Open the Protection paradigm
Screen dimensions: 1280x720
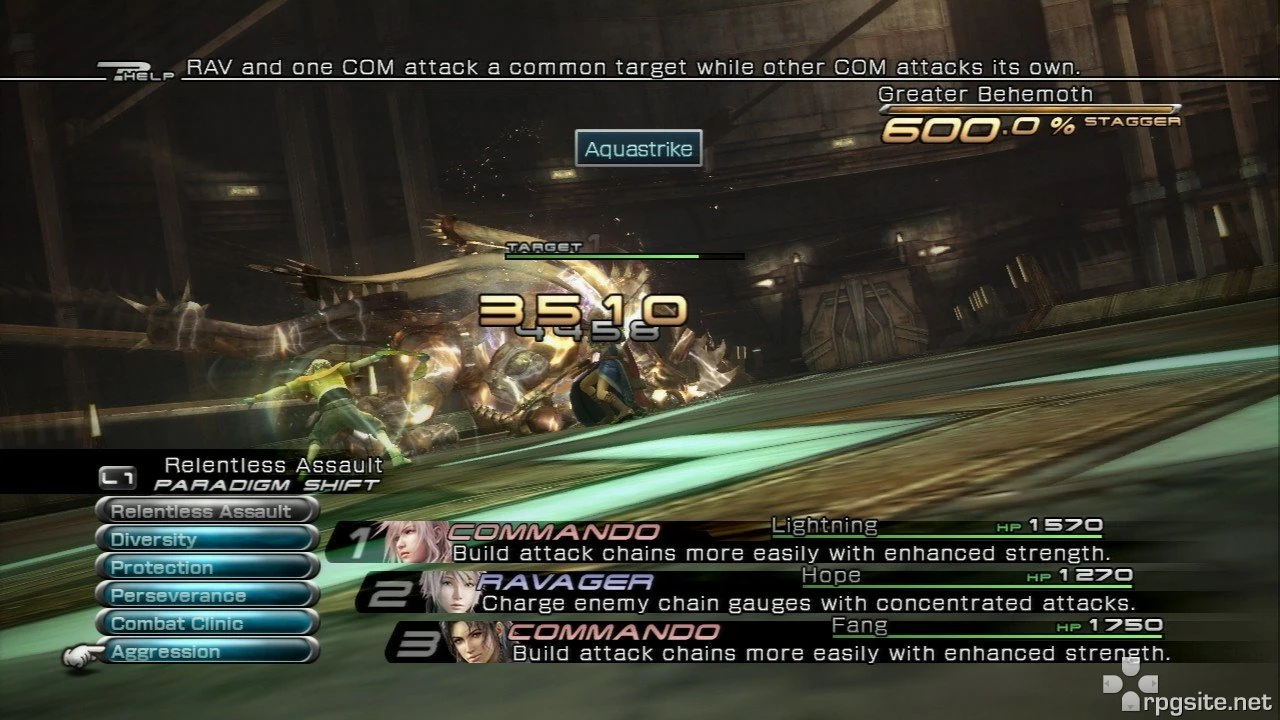tap(205, 566)
